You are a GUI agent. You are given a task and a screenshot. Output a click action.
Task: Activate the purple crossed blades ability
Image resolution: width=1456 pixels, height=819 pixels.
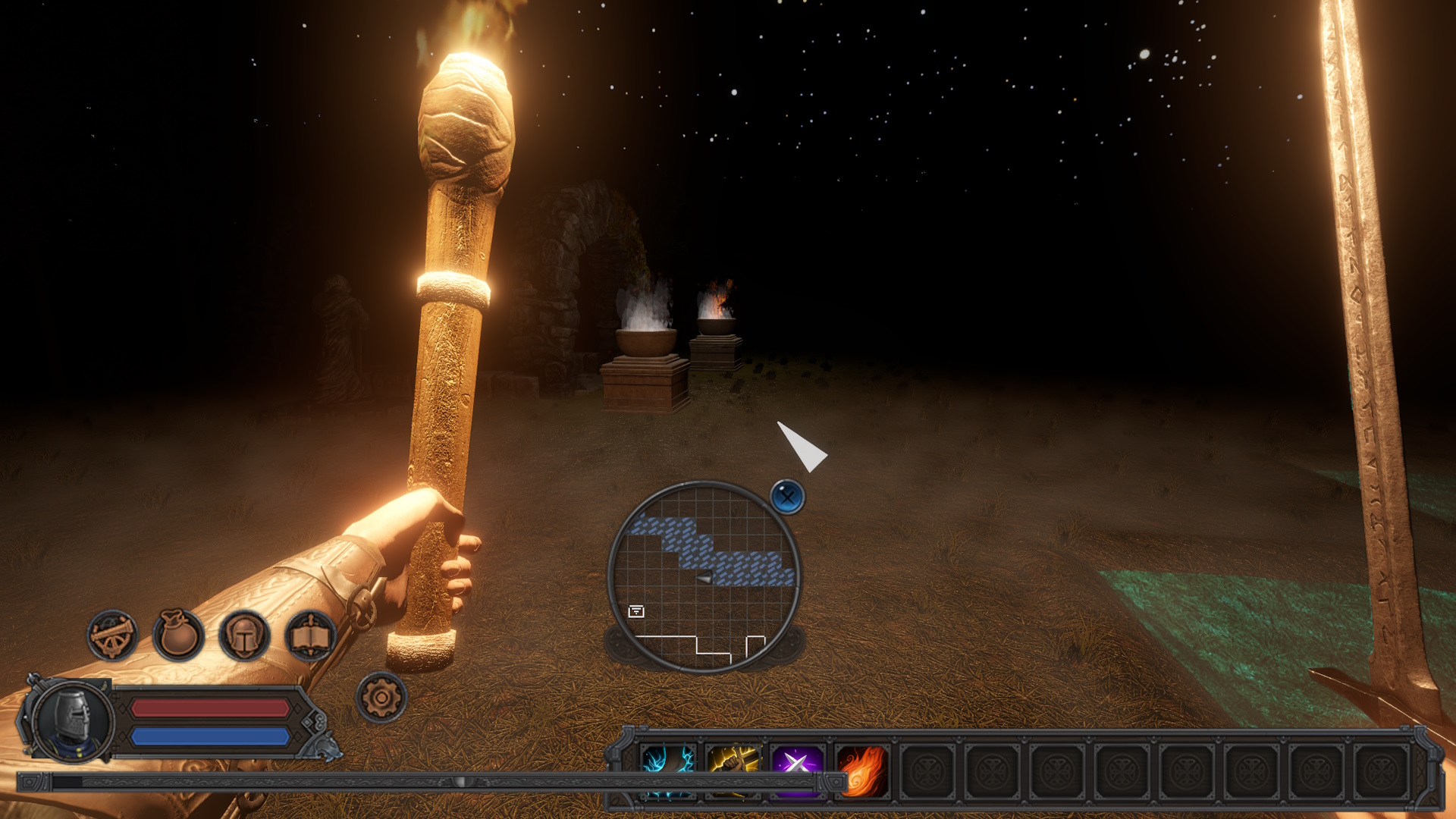[x=797, y=769]
